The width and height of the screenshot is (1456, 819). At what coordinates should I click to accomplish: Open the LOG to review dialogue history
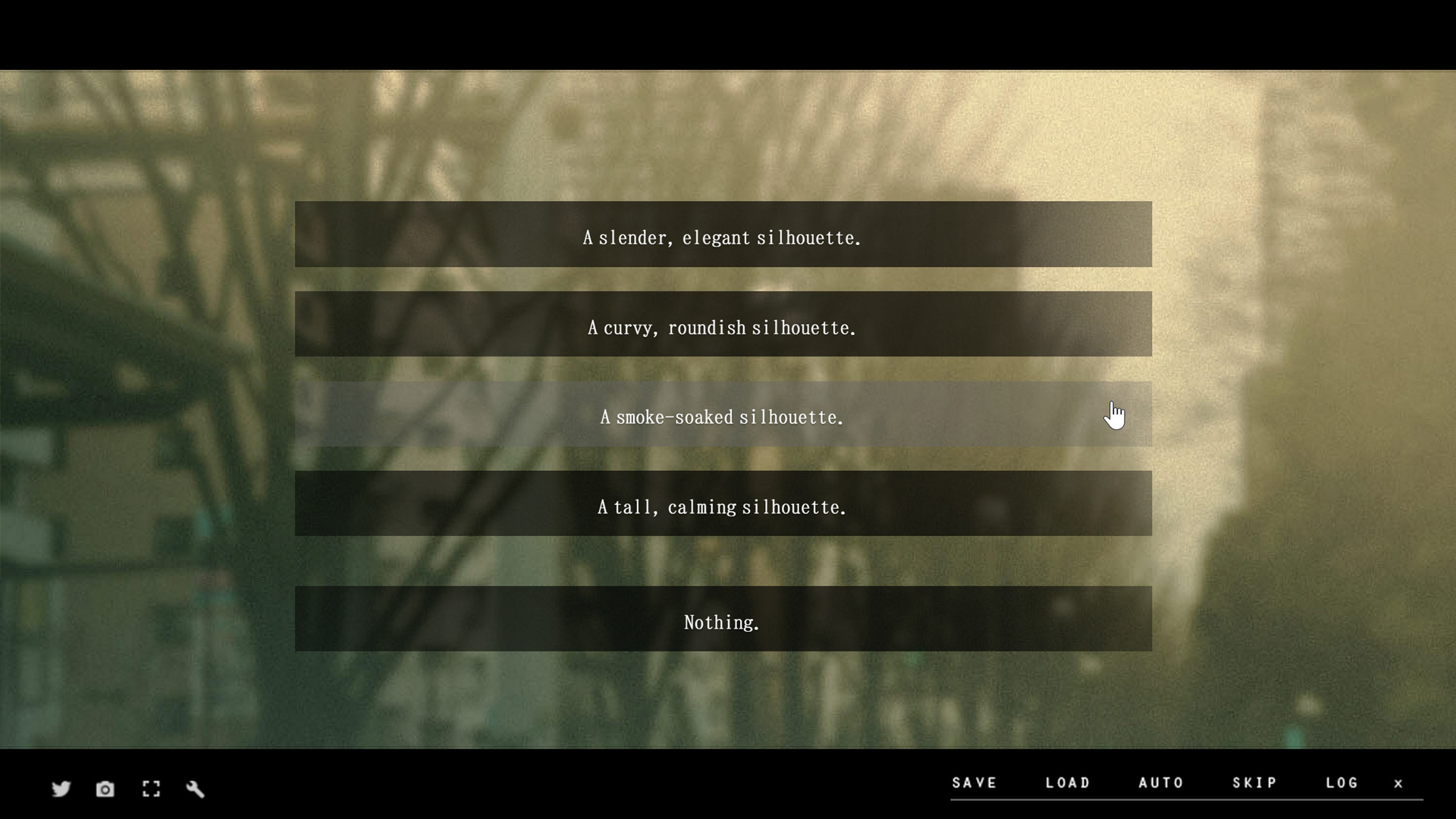tap(1341, 783)
